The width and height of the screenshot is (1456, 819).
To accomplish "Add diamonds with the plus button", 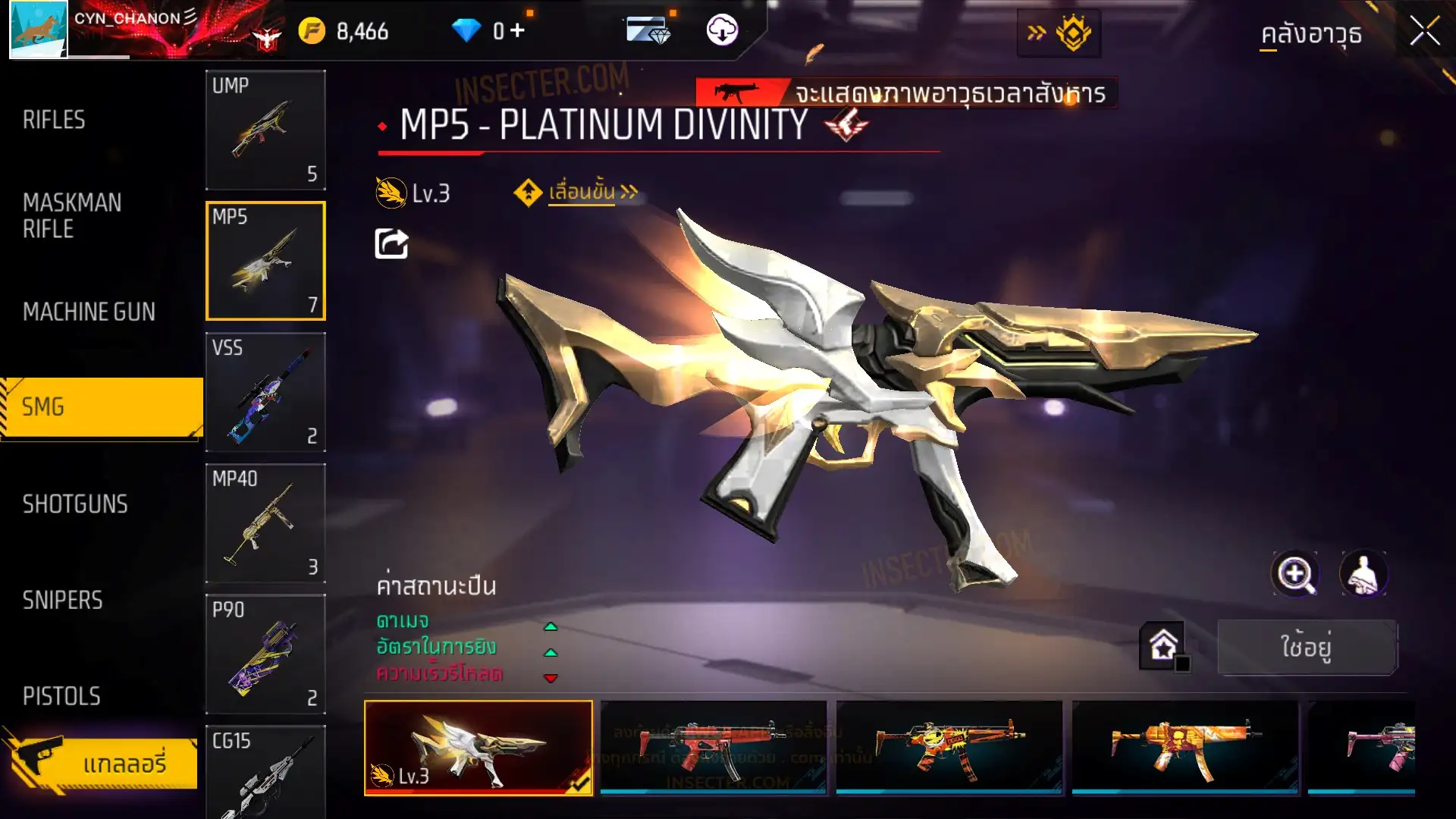I will tap(517, 30).
